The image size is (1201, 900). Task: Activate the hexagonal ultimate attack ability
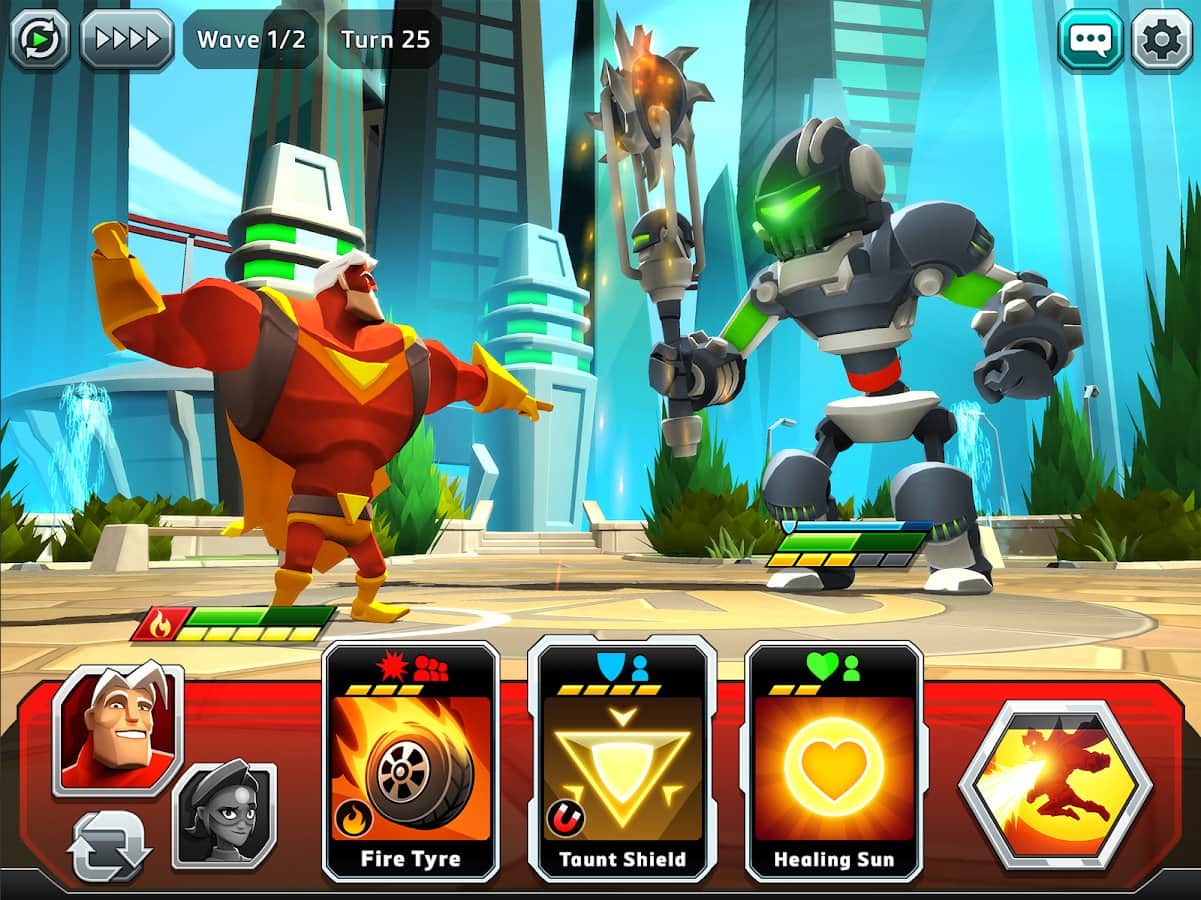[x=1056, y=785]
